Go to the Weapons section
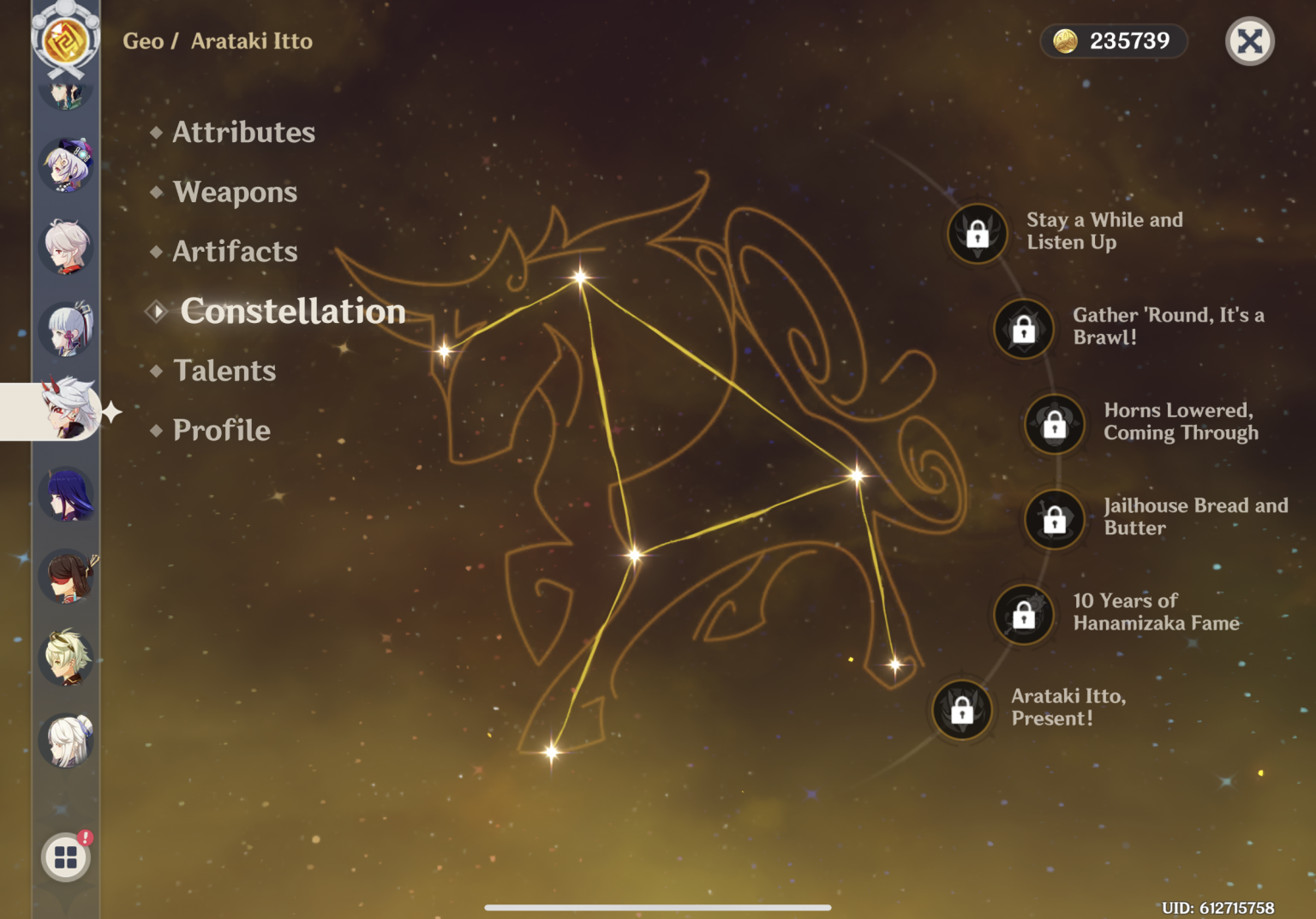 coord(235,192)
